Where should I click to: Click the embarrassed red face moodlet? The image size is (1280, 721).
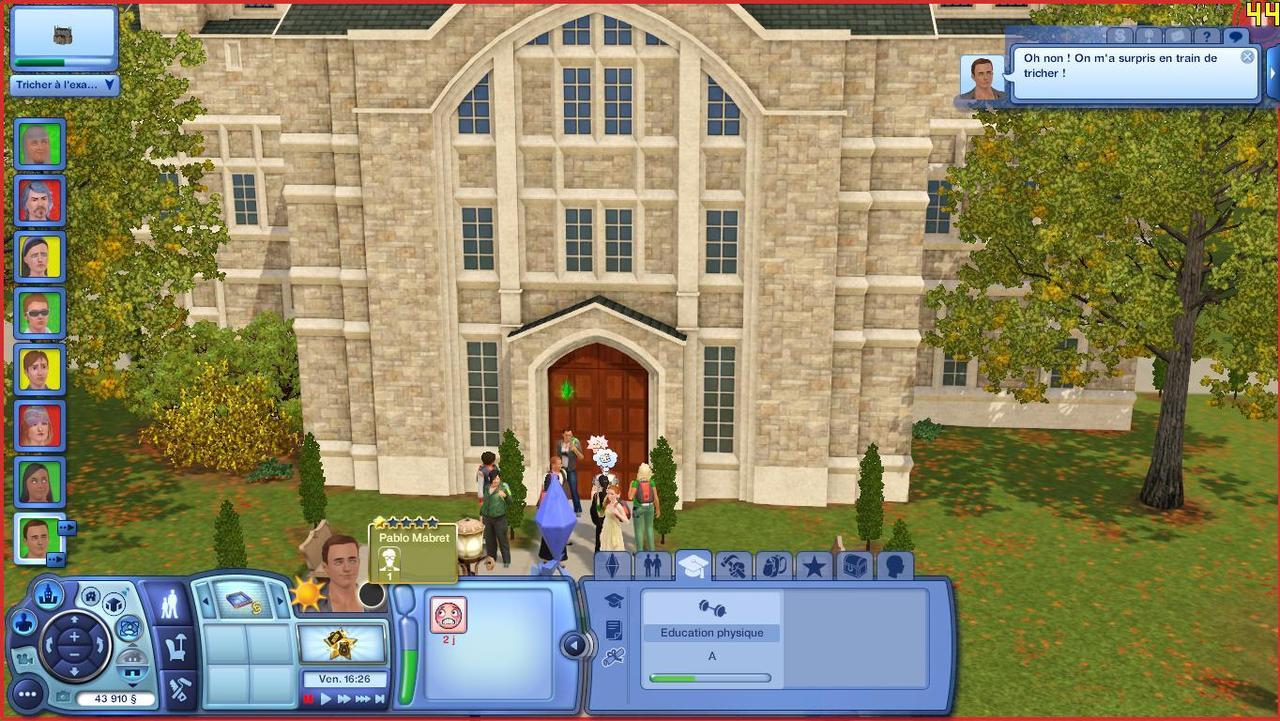coord(448,615)
